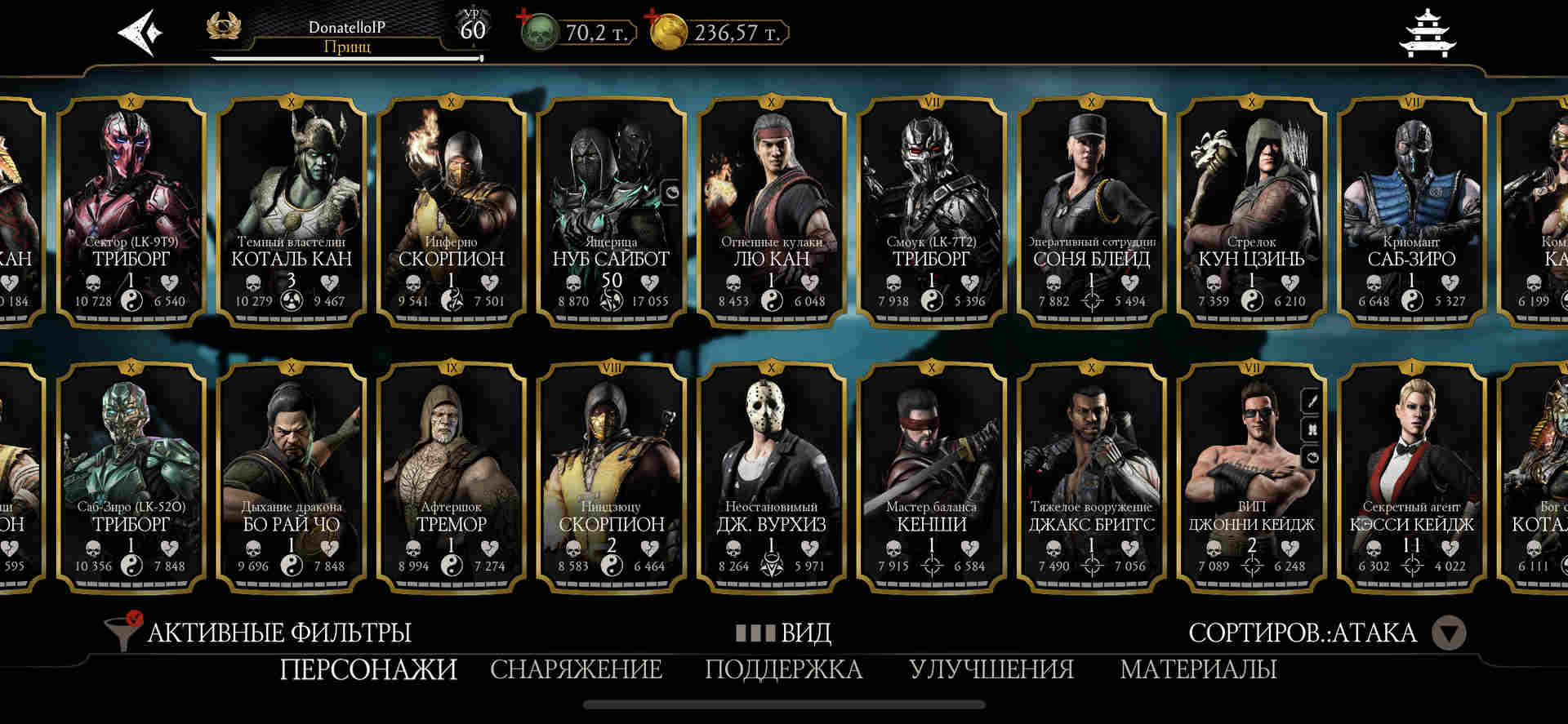The width and height of the screenshot is (1568, 724).
Task: Open the active filters funnel
Action: [x=122, y=632]
